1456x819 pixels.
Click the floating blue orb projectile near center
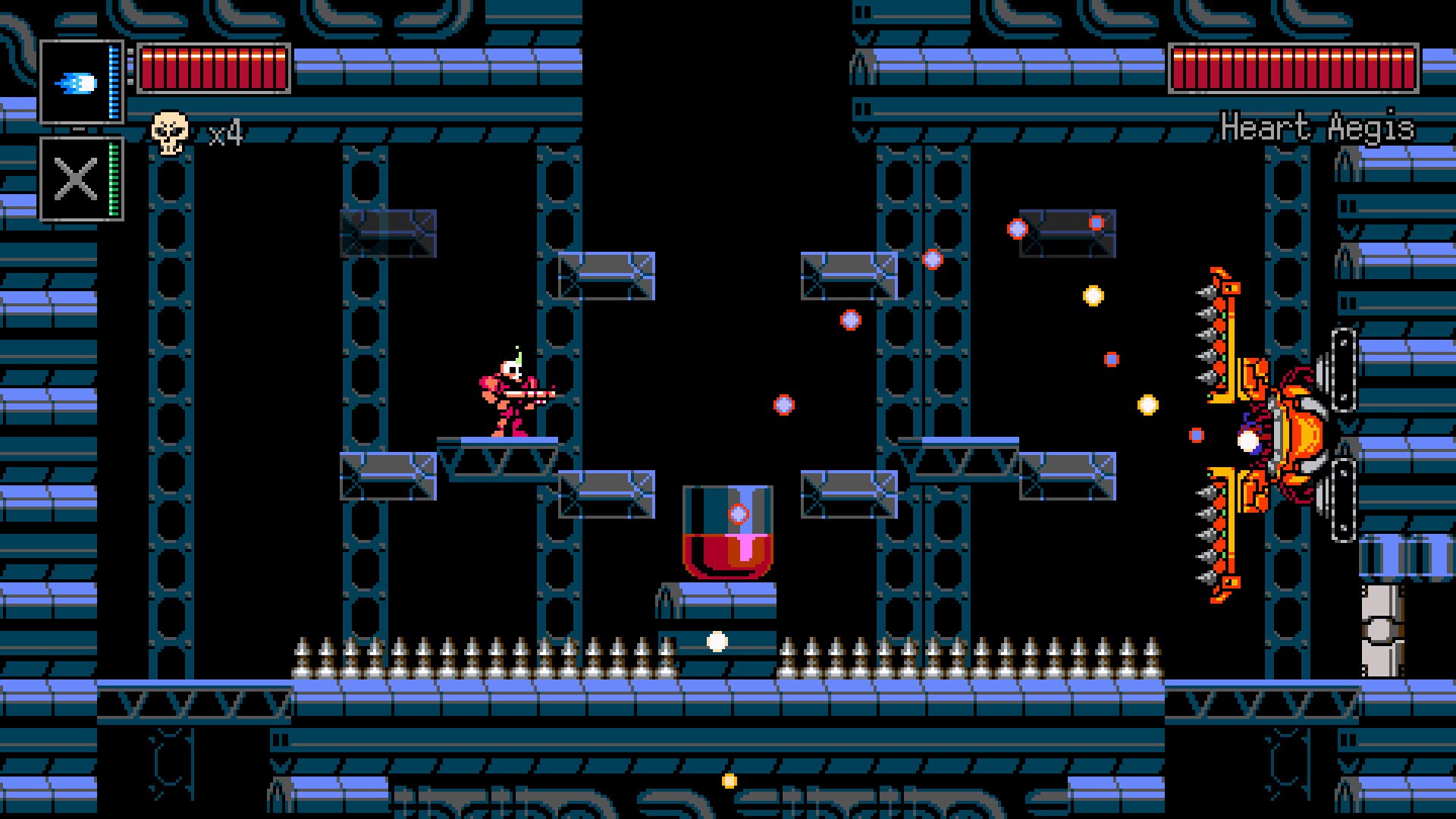click(783, 405)
